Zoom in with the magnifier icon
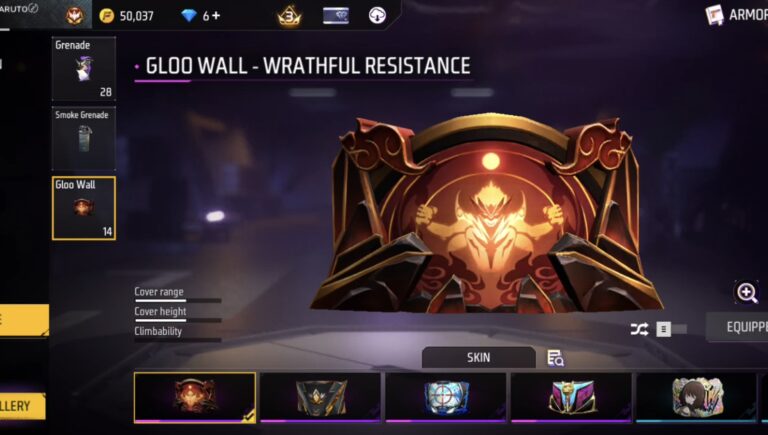This screenshot has height=435, width=768. tap(746, 293)
